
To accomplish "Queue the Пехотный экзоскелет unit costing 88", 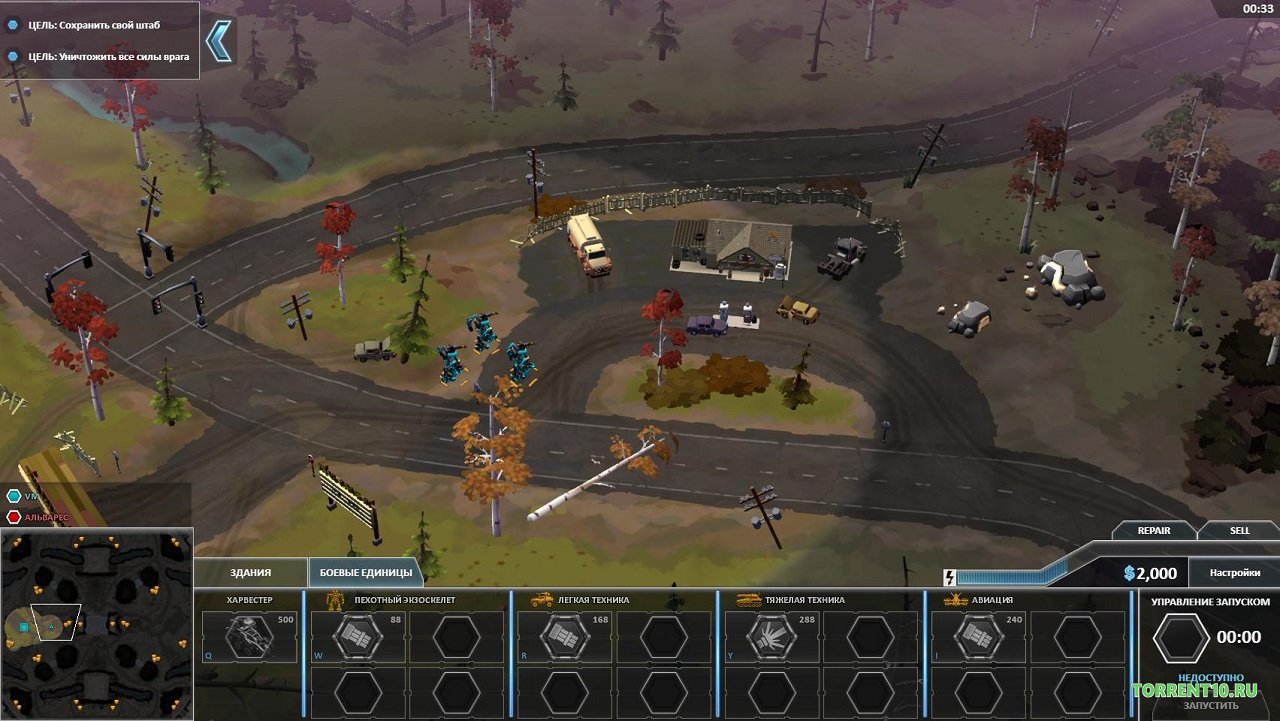I will point(357,637).
